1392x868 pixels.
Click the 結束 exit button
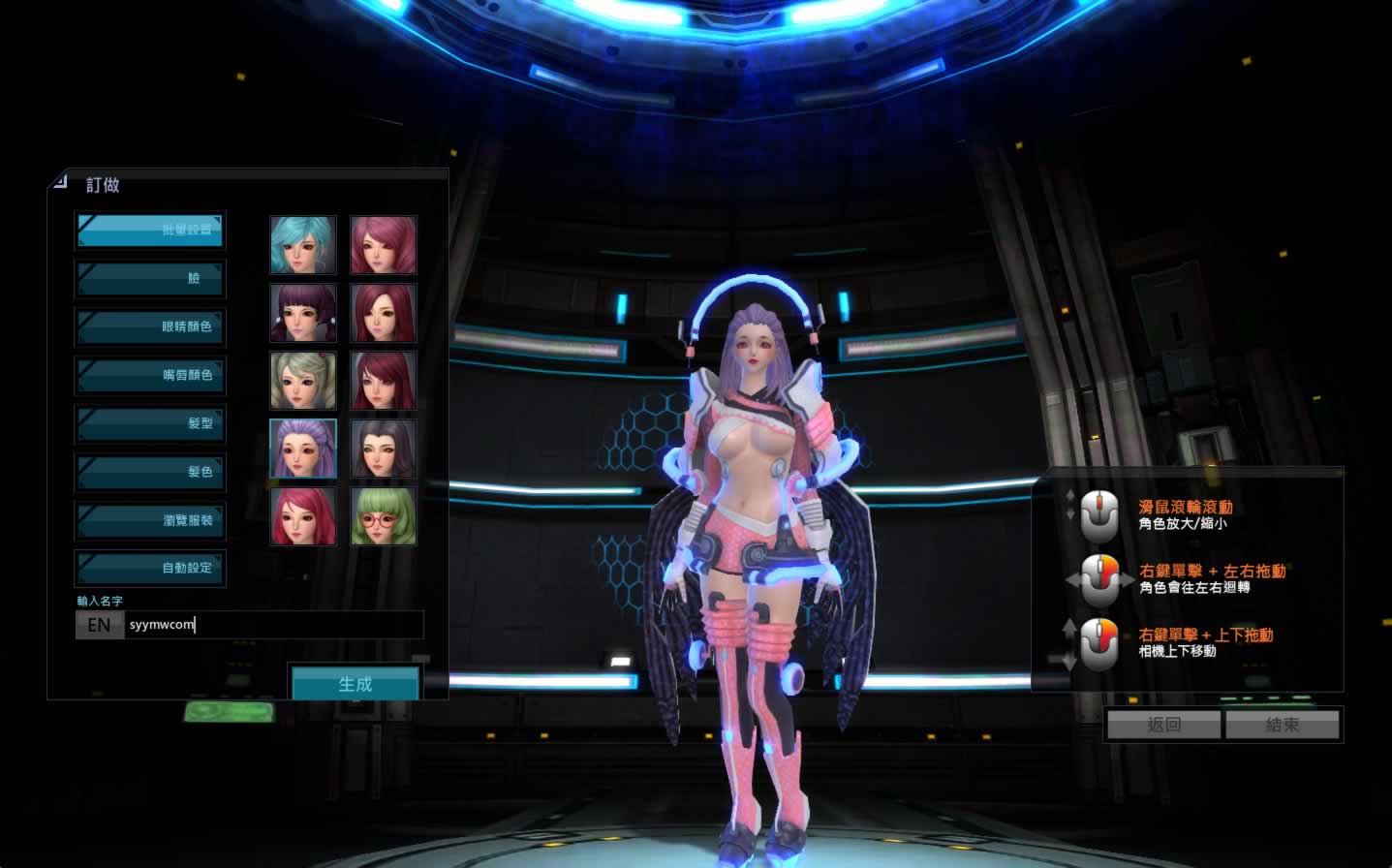point(1283,725)
